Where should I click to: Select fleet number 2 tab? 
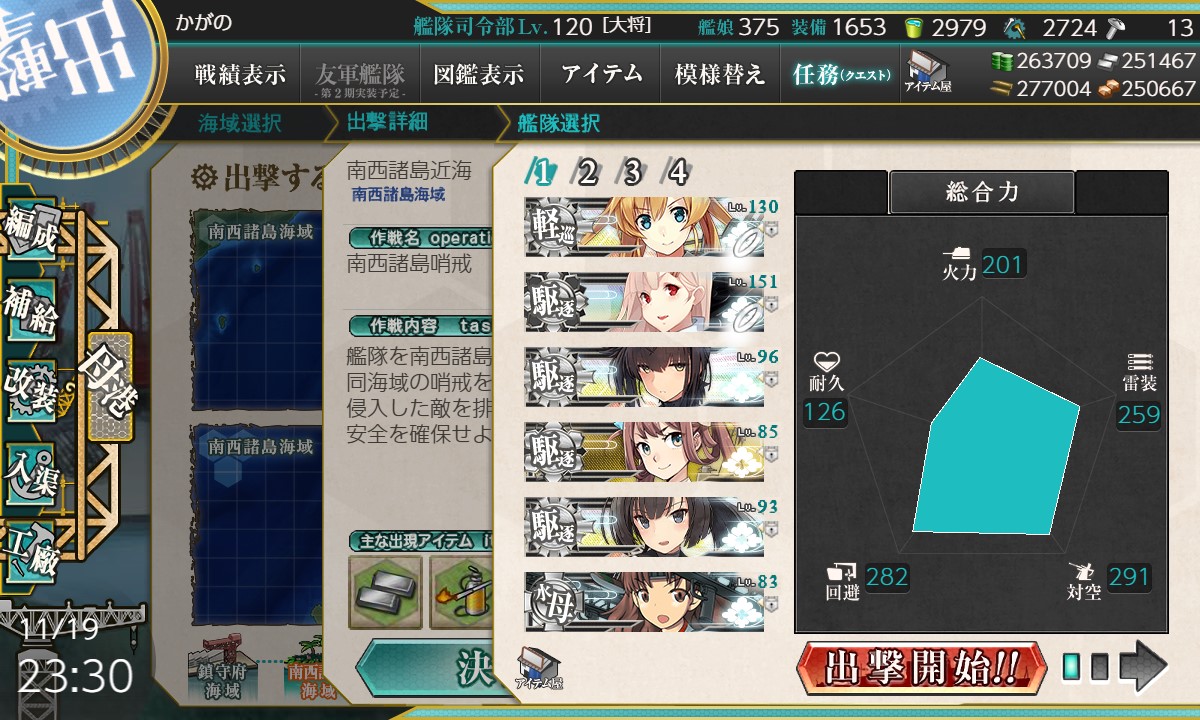click(587, 173)
